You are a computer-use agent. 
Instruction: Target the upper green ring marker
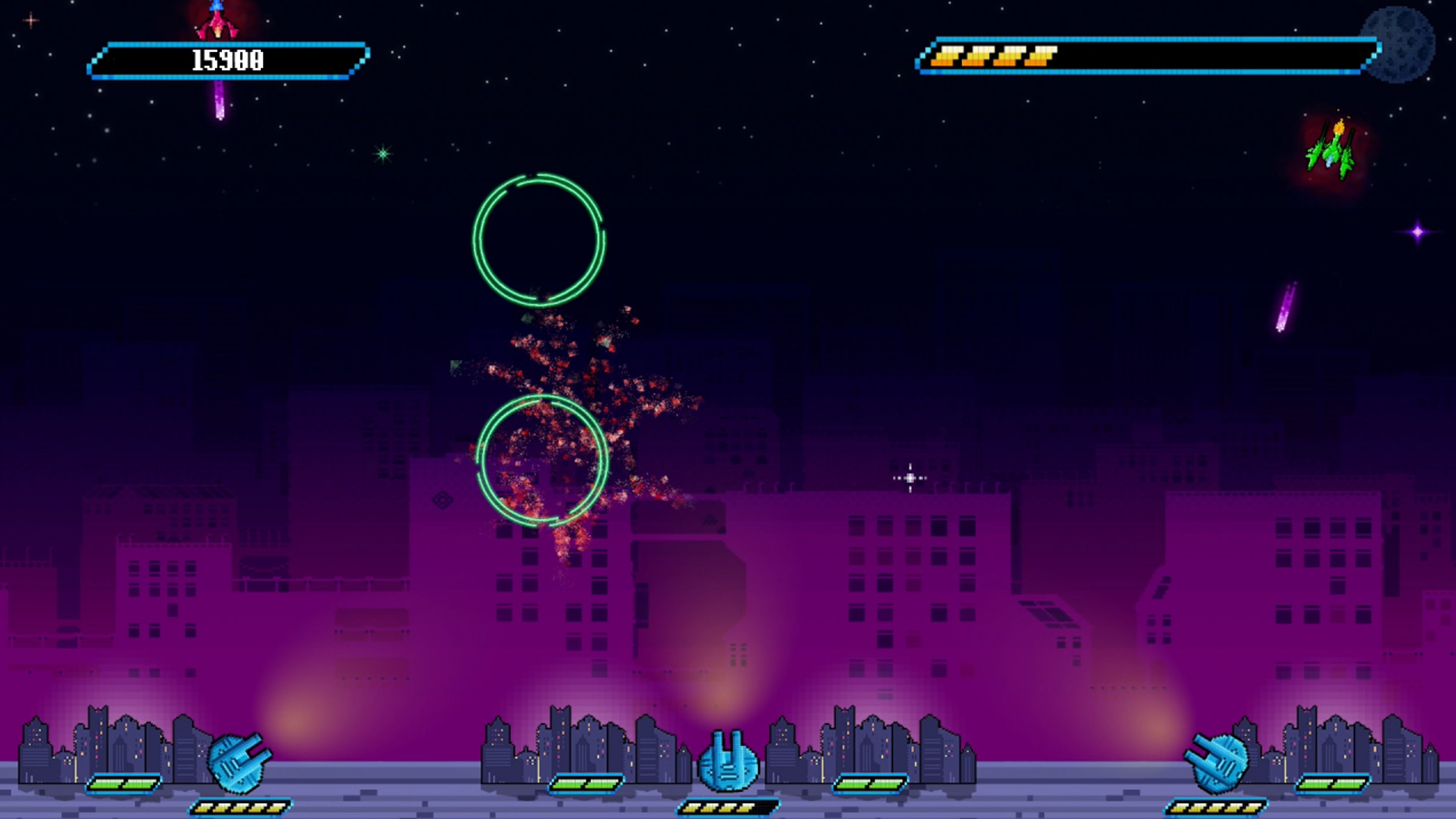click(x=539, y=240)
